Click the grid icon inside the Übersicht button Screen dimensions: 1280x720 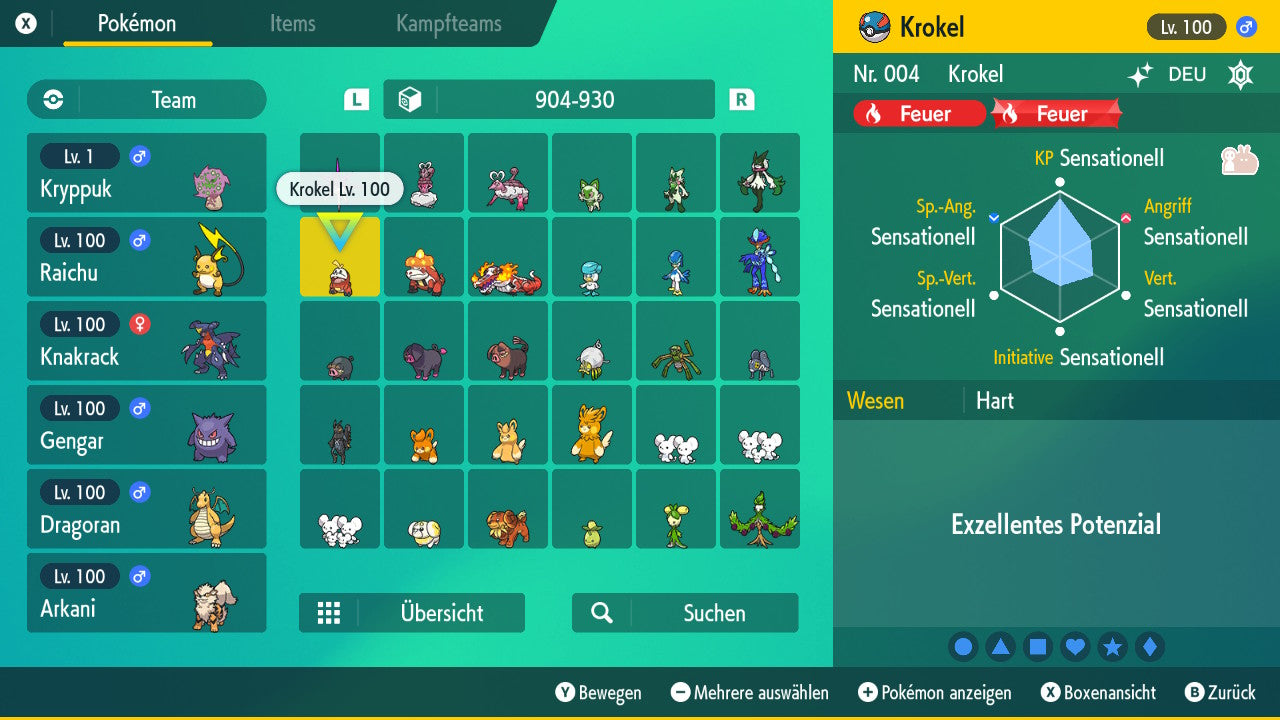pyautogui.click(x=330, y=613)
